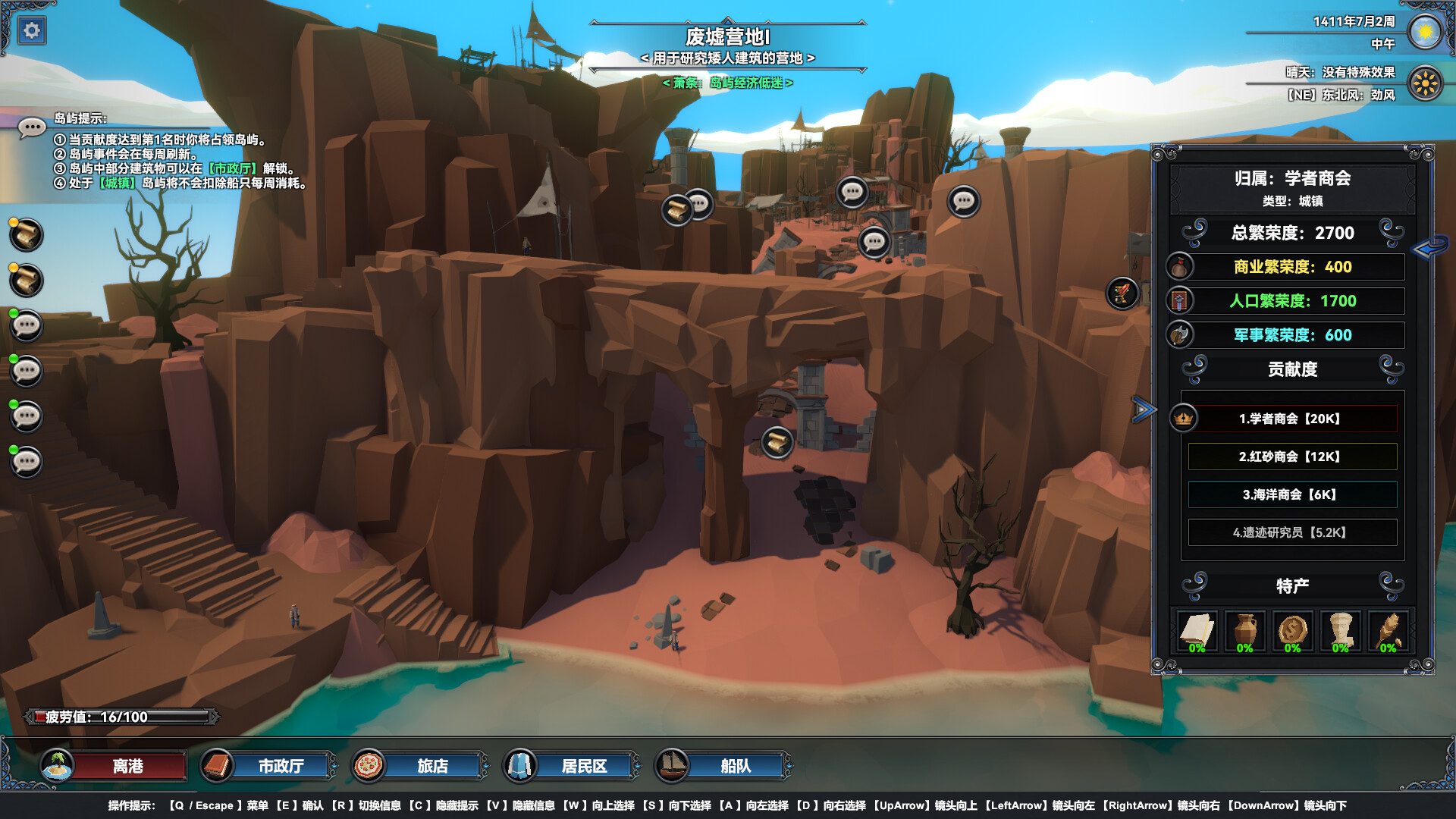This screenshot has width=1456, height=819.
Task: Click the red figure icon beside 人口繁荣度
Action: [1181, 301]
